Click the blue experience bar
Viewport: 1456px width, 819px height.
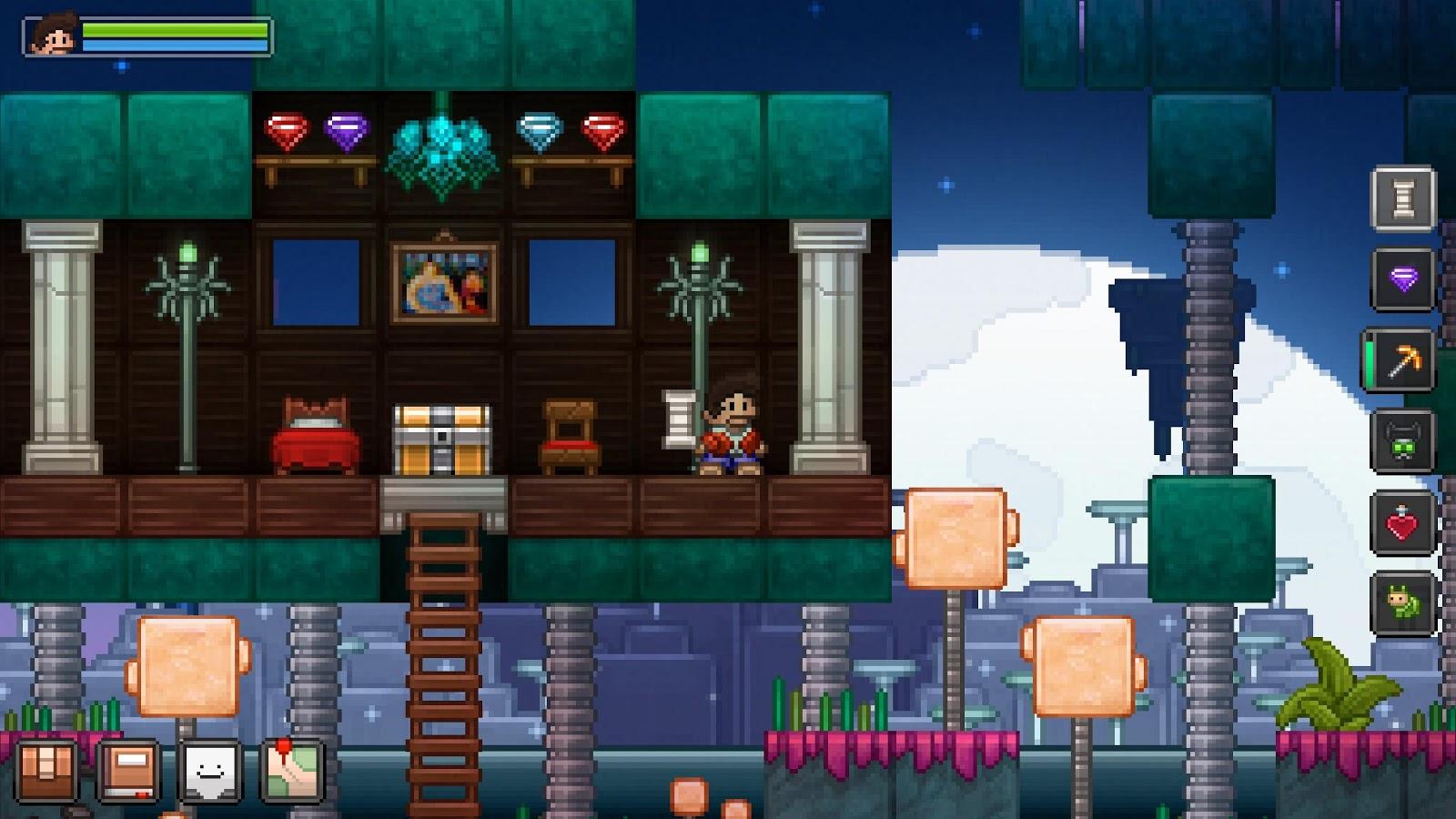[176, 44]
